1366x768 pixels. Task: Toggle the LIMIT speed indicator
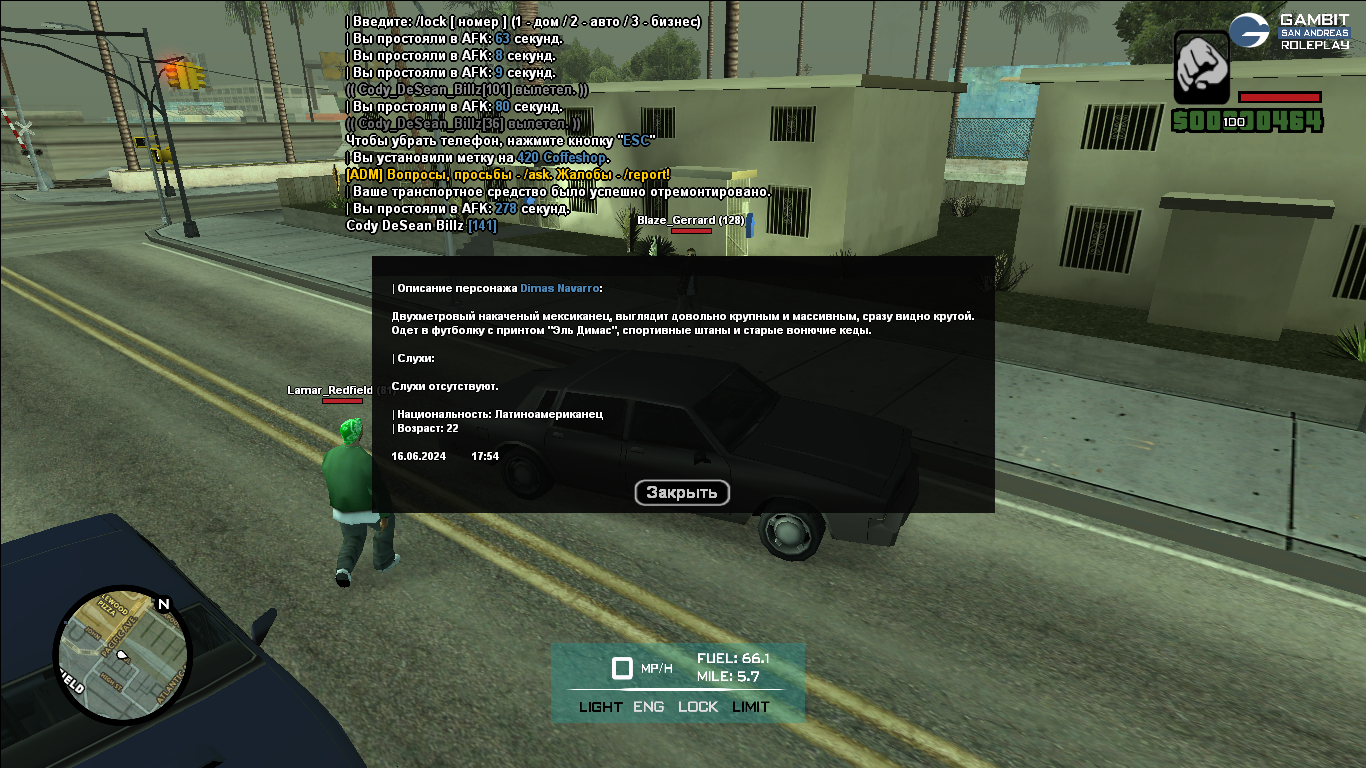(x=751, y=707)
